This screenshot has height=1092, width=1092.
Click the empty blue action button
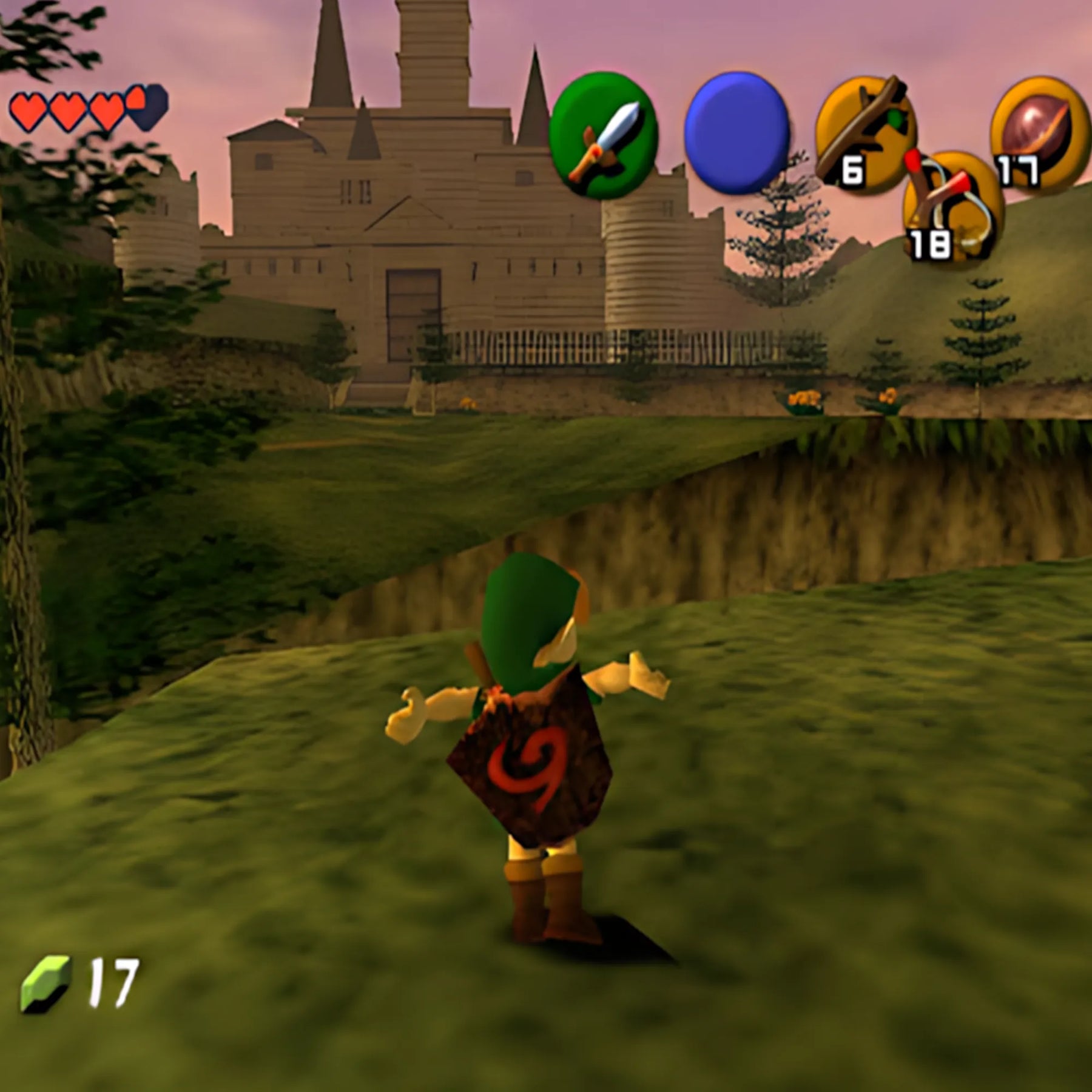[x=737, y=133]
